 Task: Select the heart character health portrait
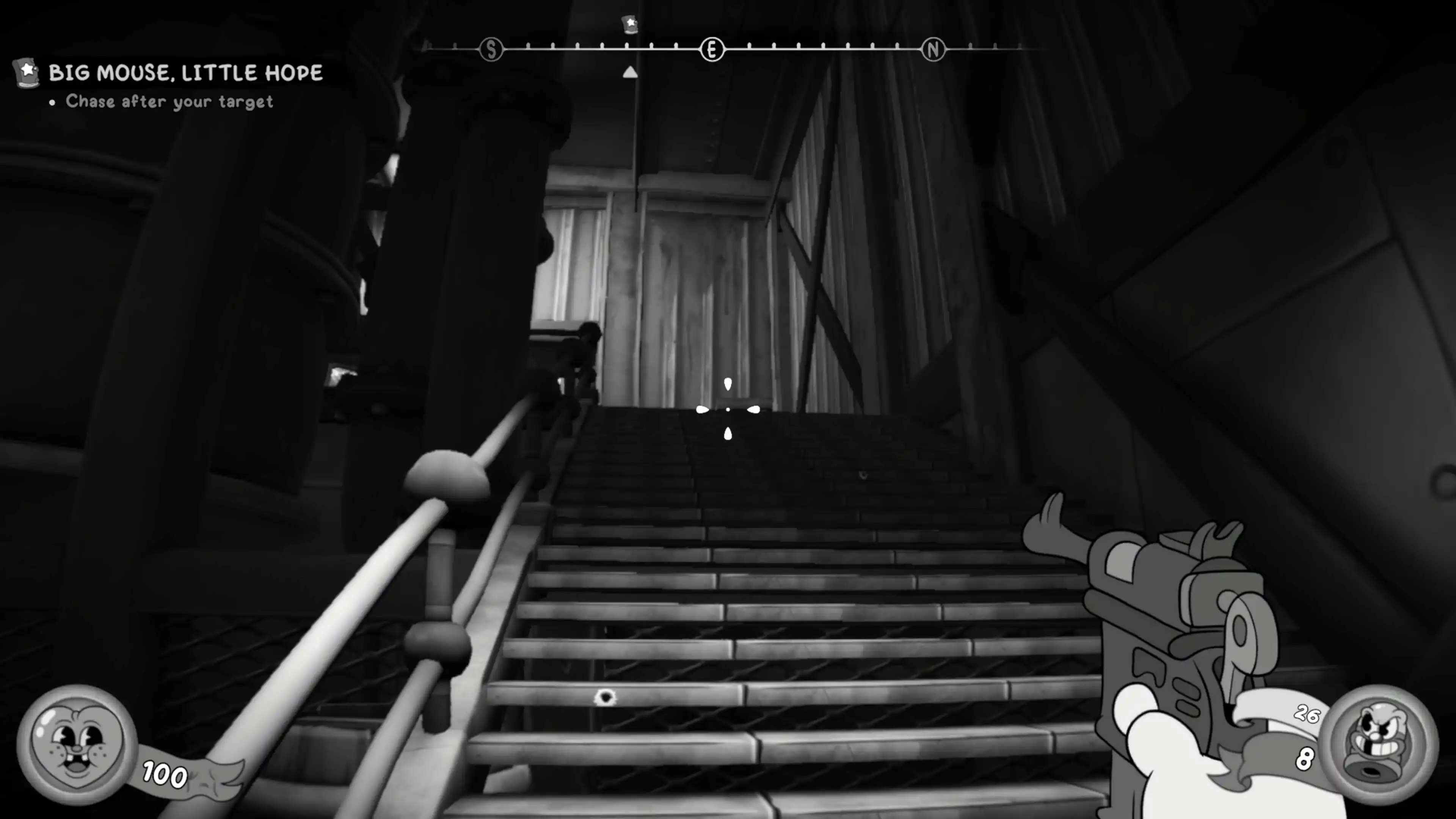tap(76, 744)
